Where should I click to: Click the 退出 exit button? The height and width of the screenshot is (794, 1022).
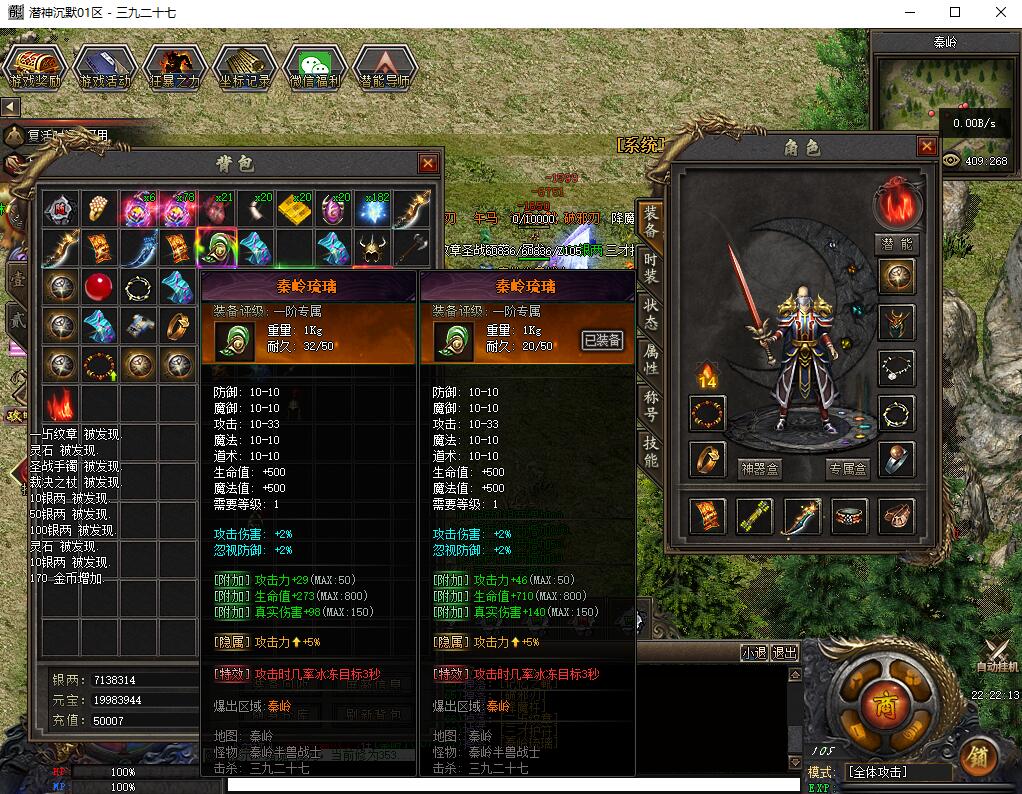tap(785, 653)
